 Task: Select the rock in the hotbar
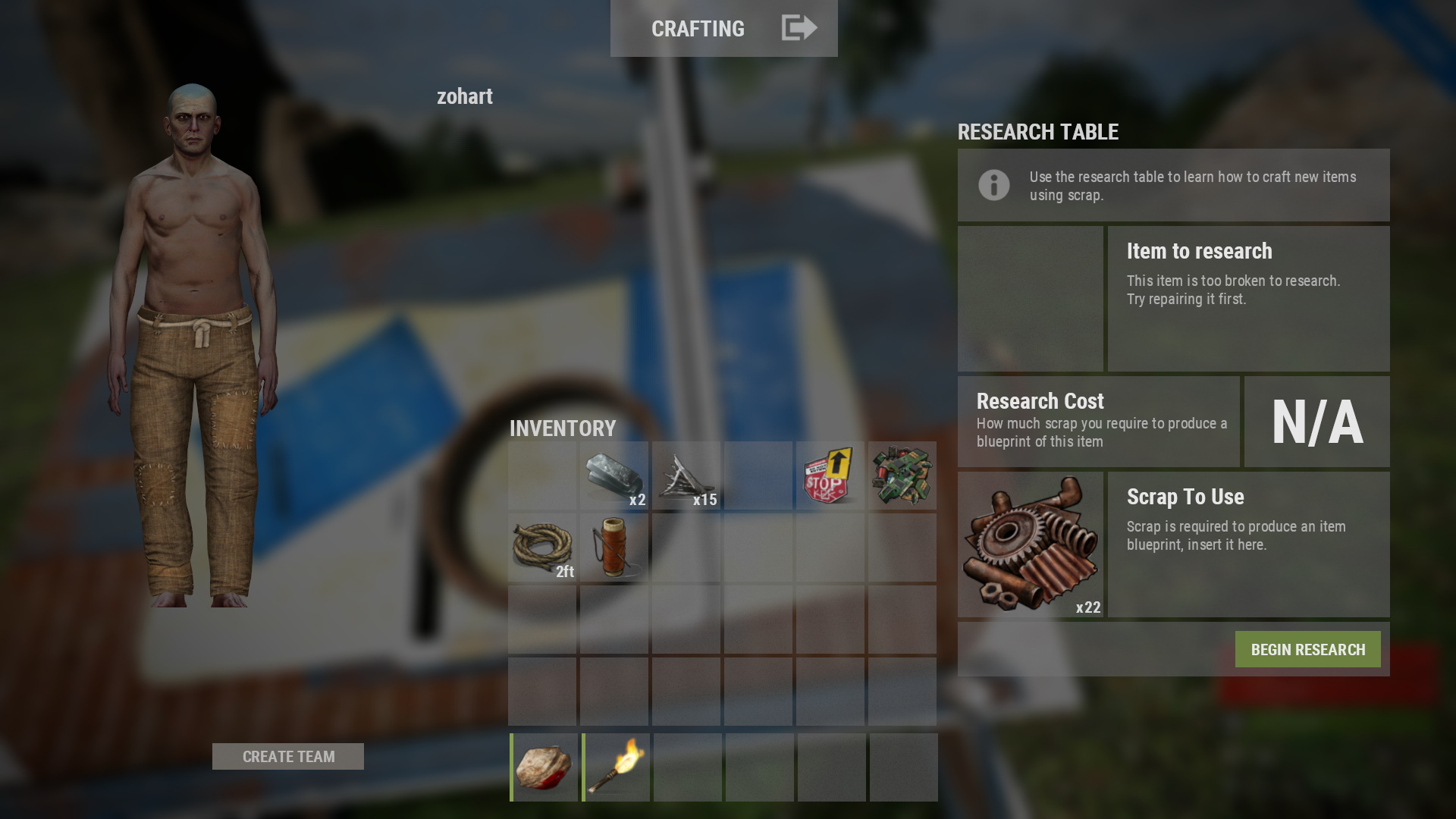tap(544, 767)
